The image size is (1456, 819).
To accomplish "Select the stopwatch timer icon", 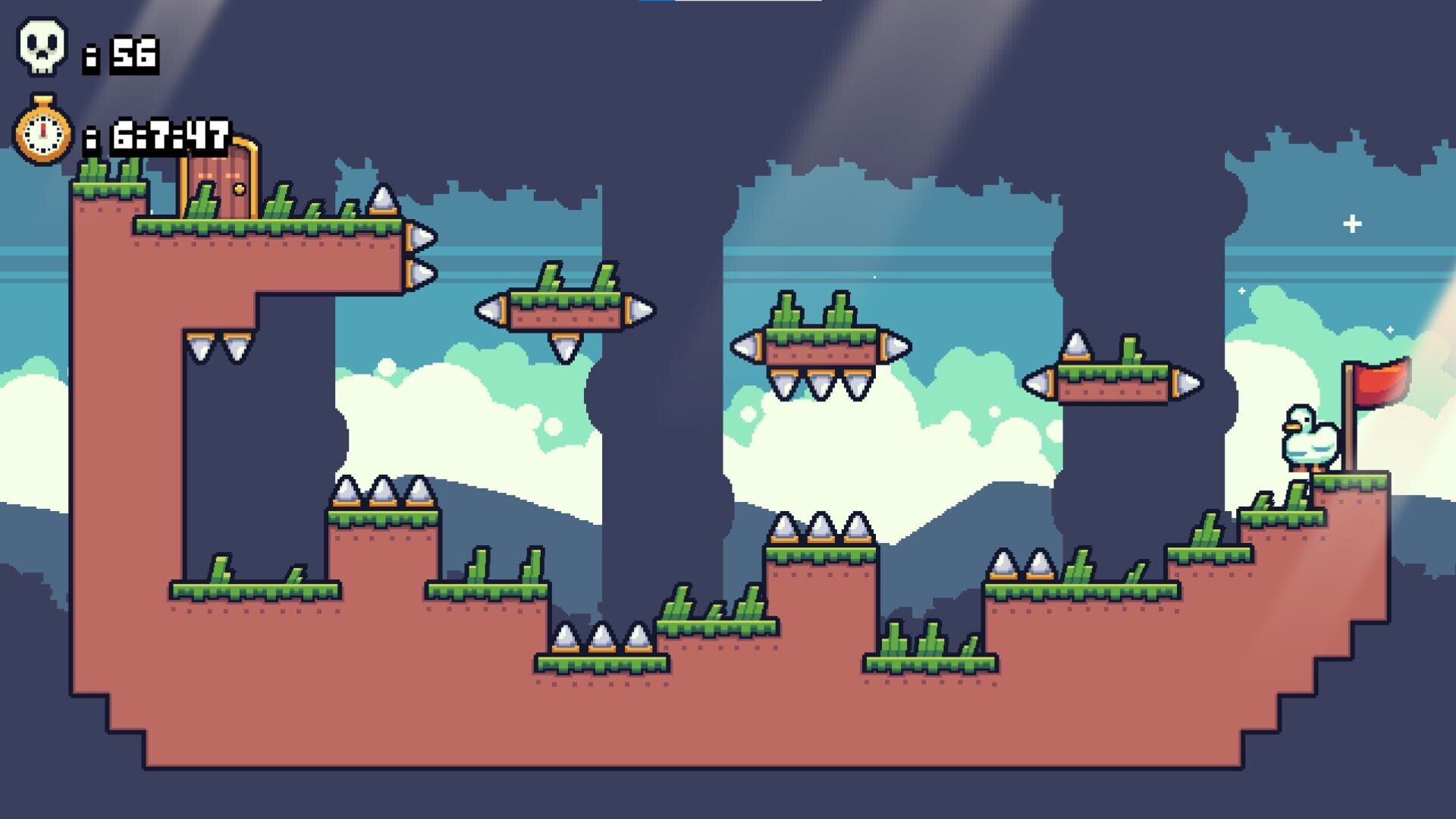I will tap(42, 129).
